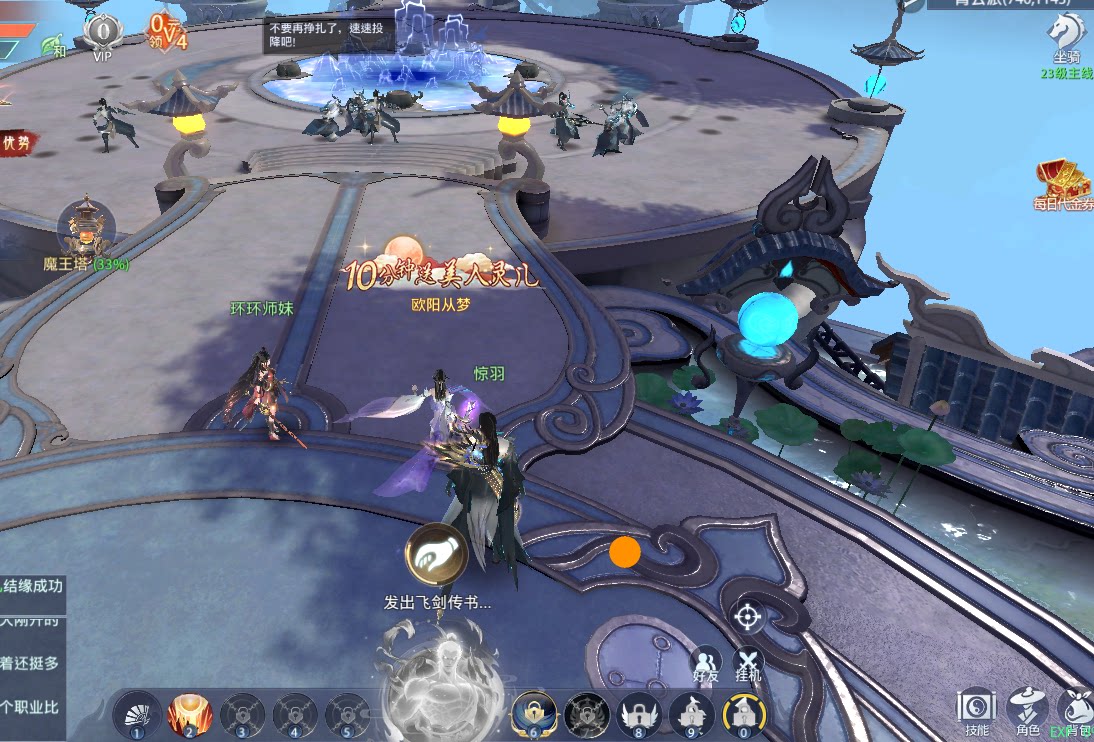1094x742 pixels.
Task: Open the 好友 friends list
Action: click(x=706, y=661)
